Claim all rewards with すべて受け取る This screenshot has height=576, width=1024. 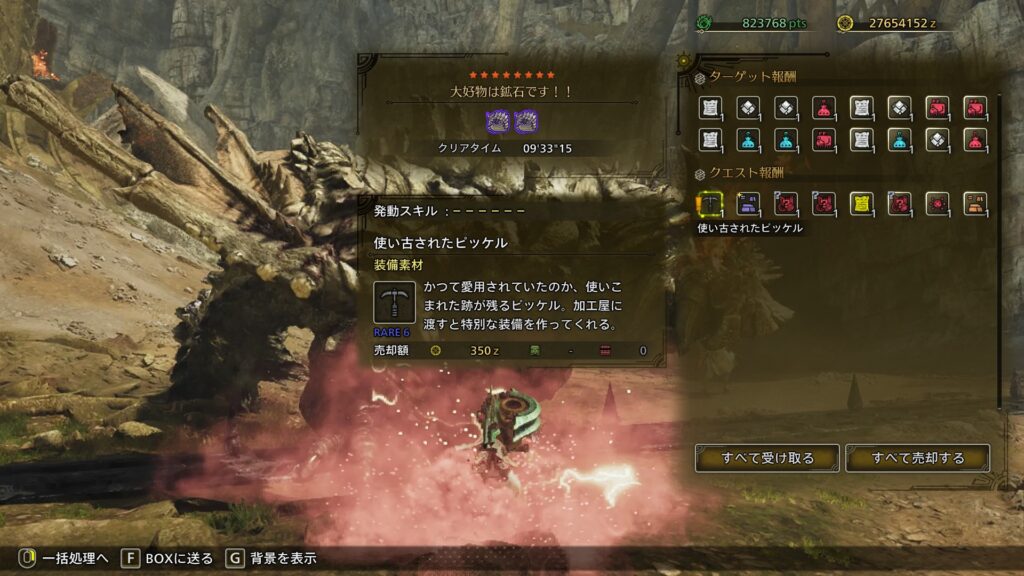click(x=768, y=458)
